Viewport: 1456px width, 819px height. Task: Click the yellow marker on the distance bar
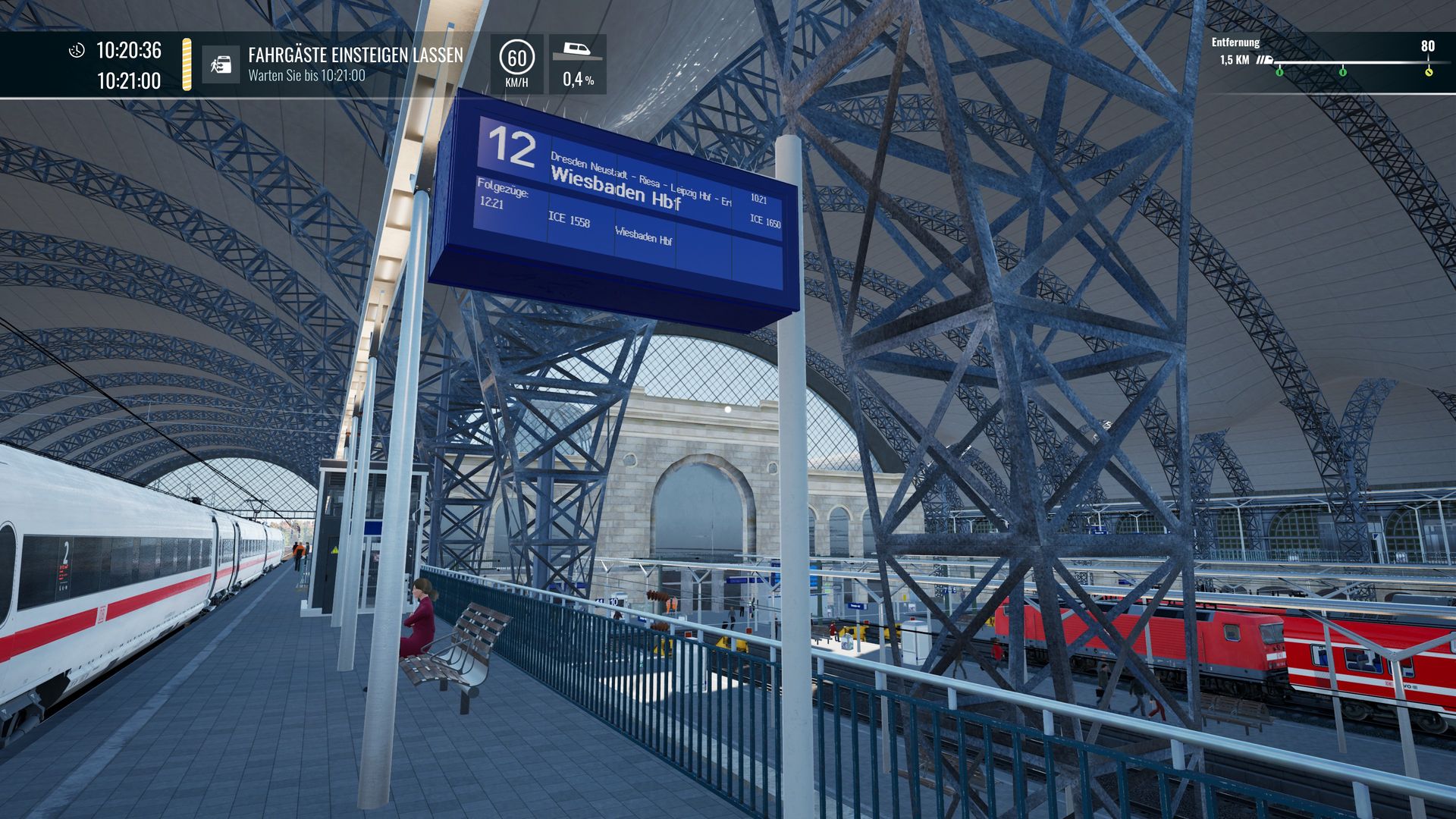1429,72
